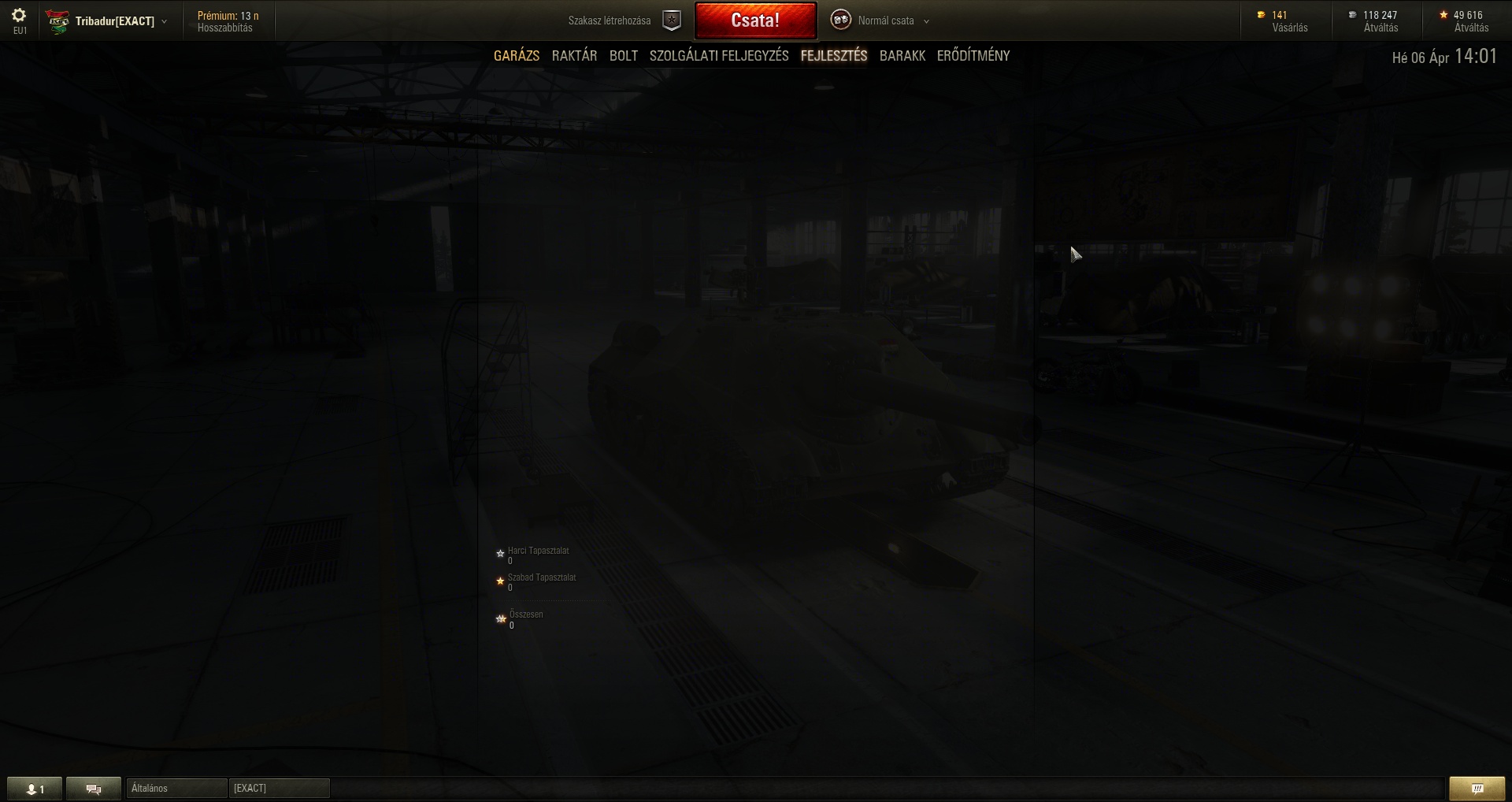
Task: Go to the BOLT shop tab
Action: coord(624,56)
